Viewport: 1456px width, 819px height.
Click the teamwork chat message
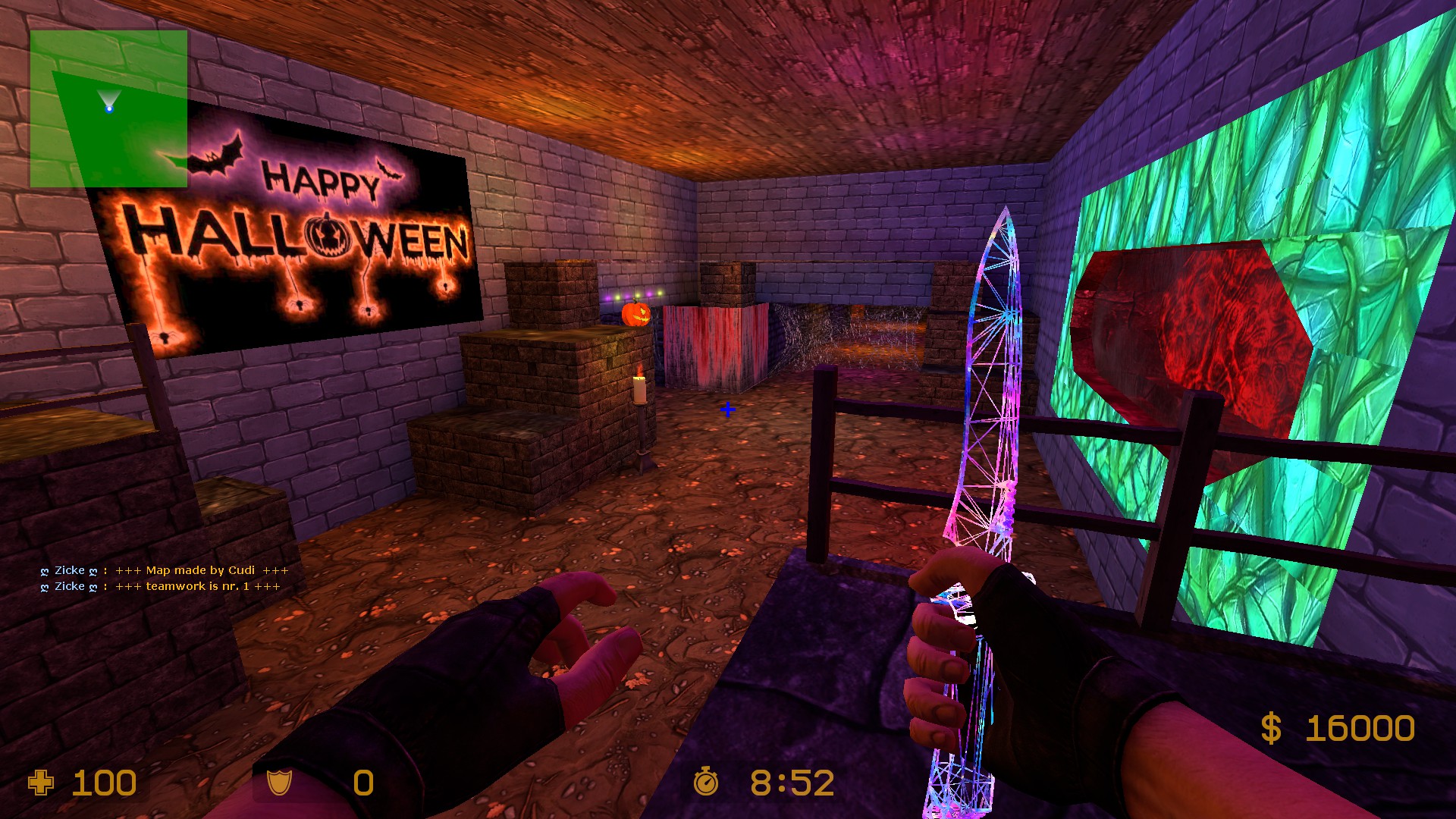[x=159, y=586]
